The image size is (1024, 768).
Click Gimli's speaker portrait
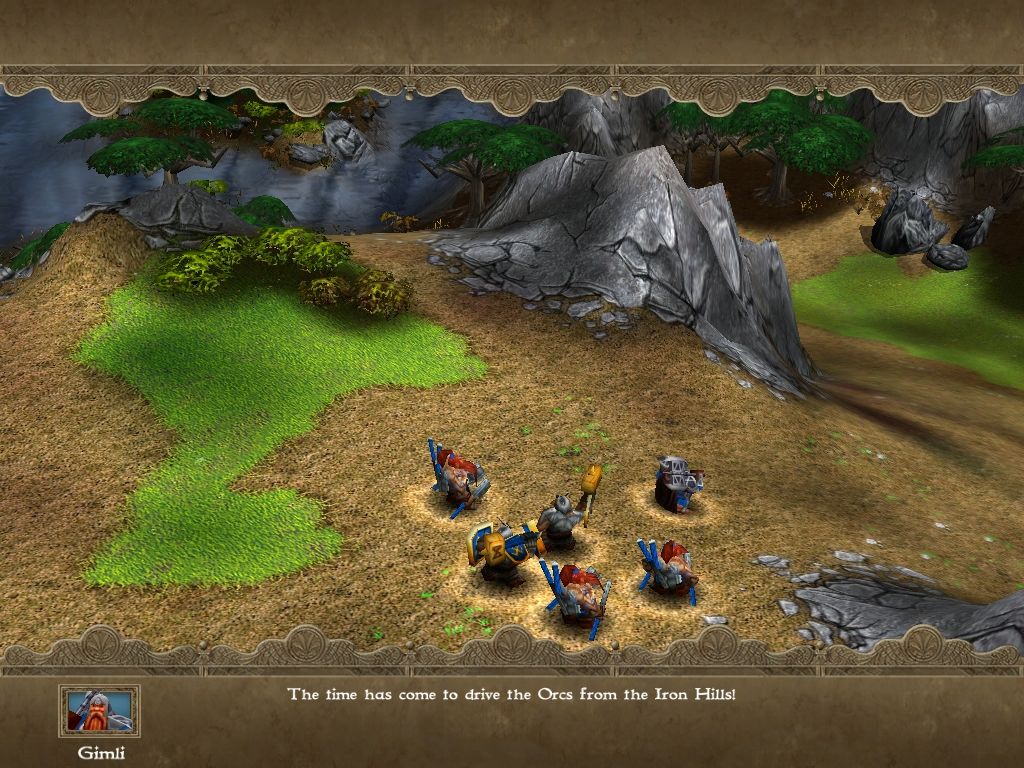point(99,710)
